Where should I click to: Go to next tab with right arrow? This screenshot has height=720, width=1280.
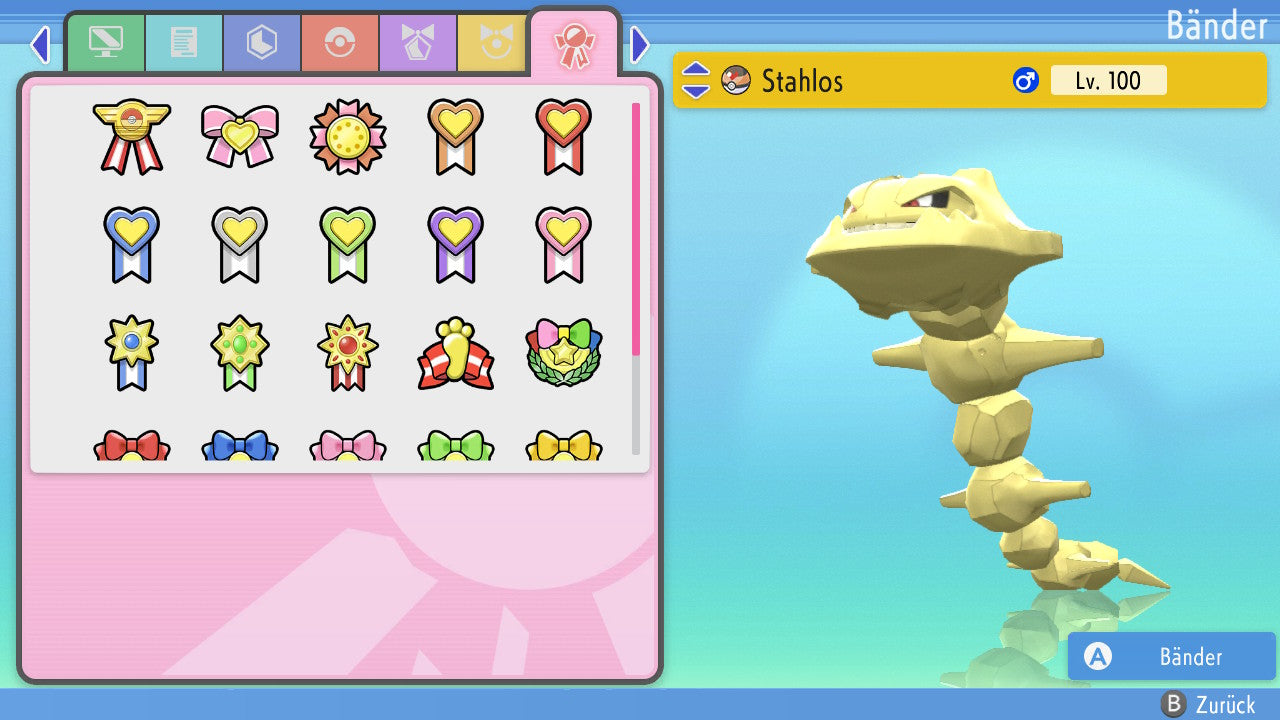point(640,44)
